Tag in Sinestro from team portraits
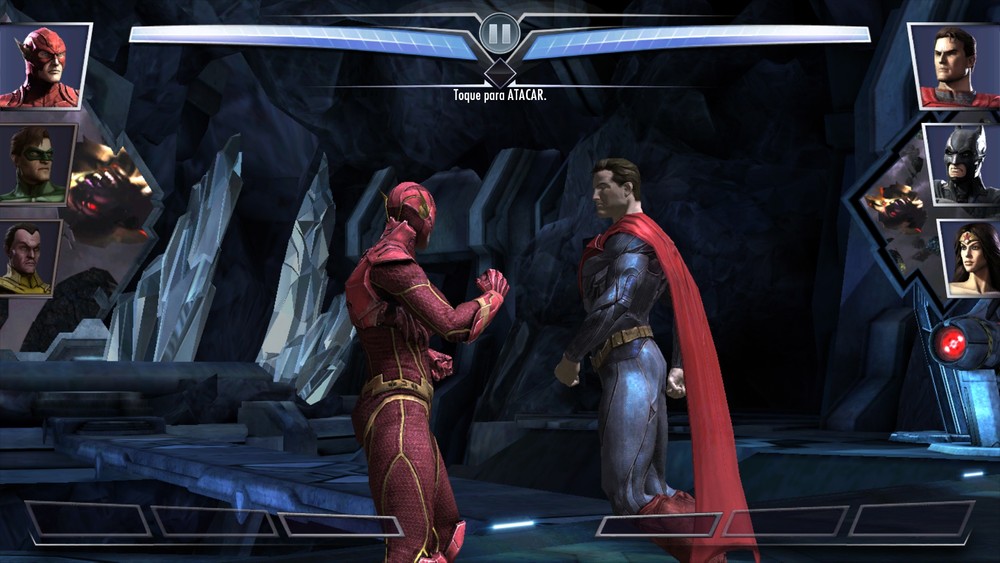The height and width of the screenshot is (563, 1000). (x=30, y=258)
